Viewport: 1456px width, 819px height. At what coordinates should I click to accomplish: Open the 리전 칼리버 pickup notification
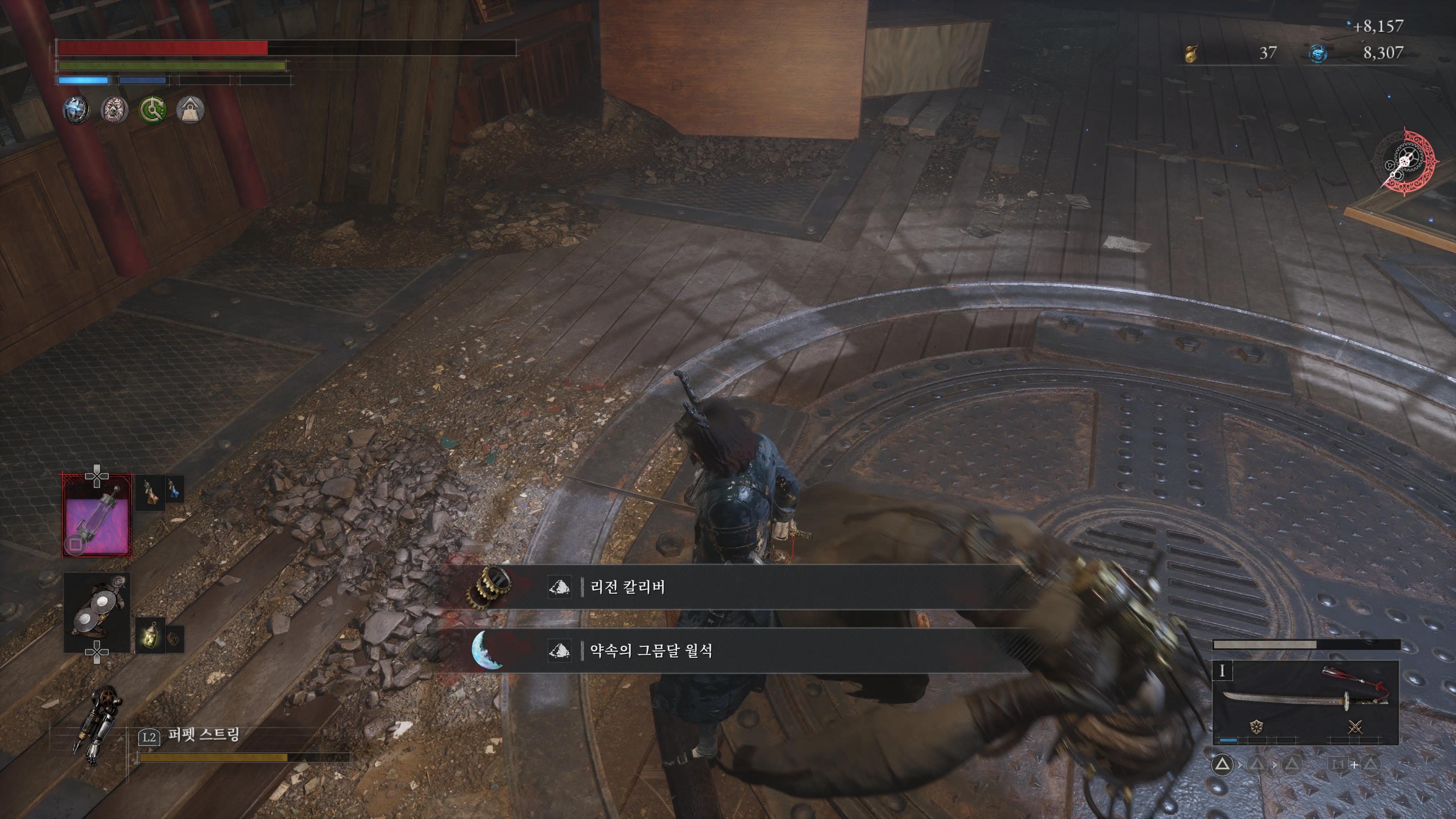[x=735, y=587]
